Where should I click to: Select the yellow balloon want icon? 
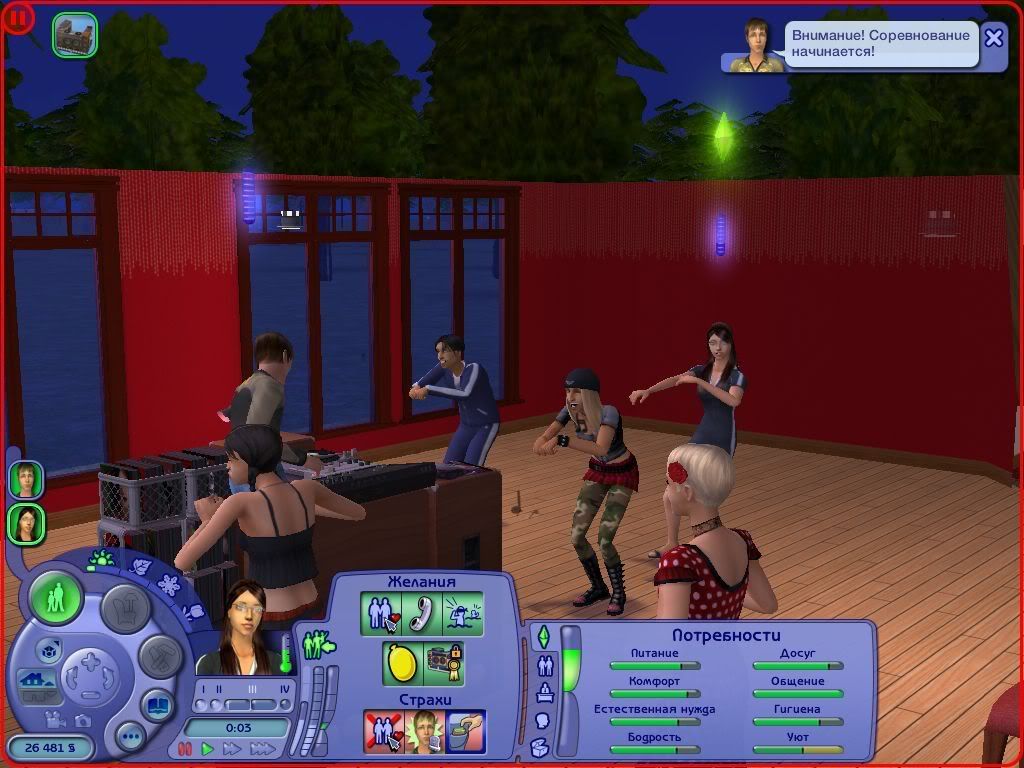coord(401,662)
